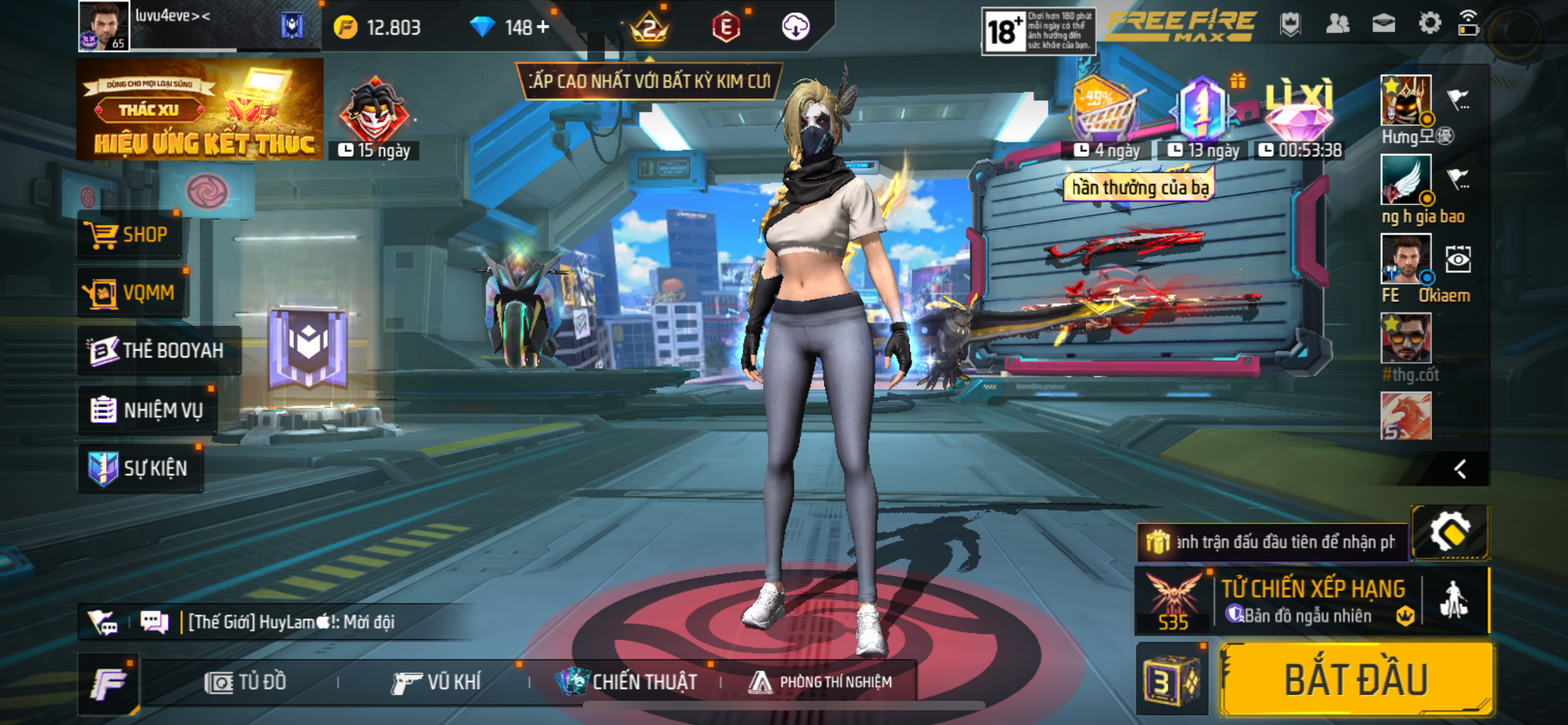
Task: Open the VQMM lucky spin menu
Action: point(131,292)
